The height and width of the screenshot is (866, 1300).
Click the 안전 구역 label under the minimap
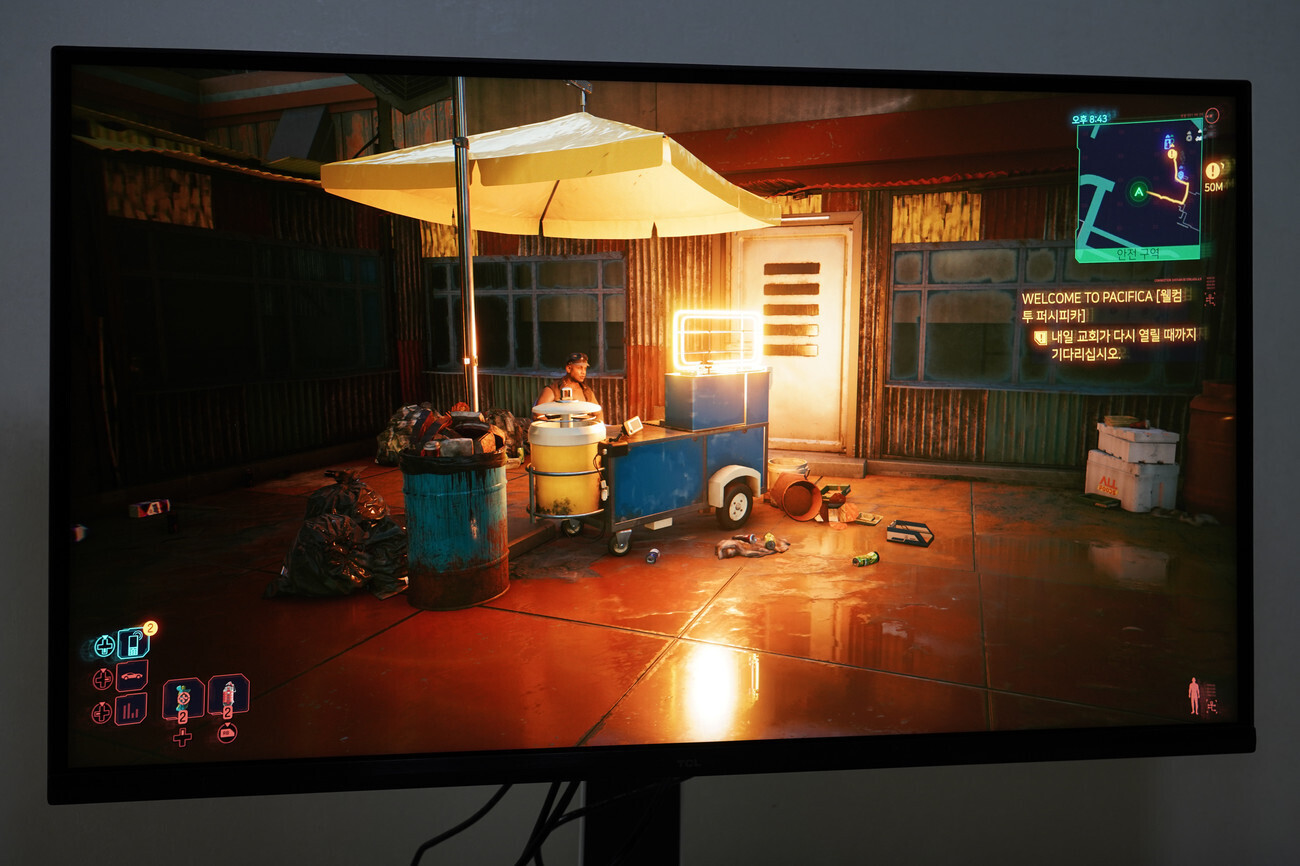pos(1138,254)
